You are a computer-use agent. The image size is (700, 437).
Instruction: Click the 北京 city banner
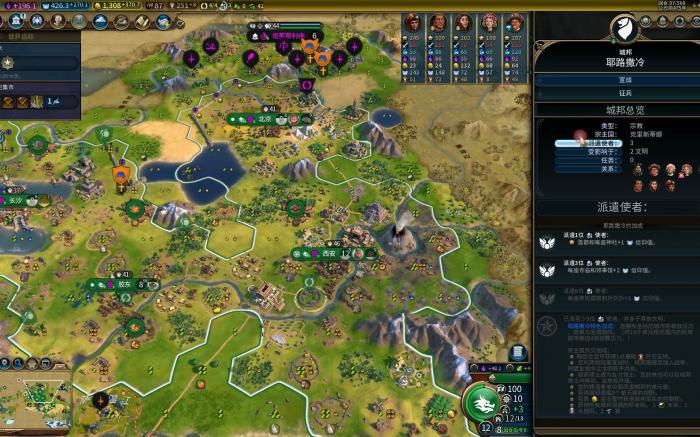265,118
